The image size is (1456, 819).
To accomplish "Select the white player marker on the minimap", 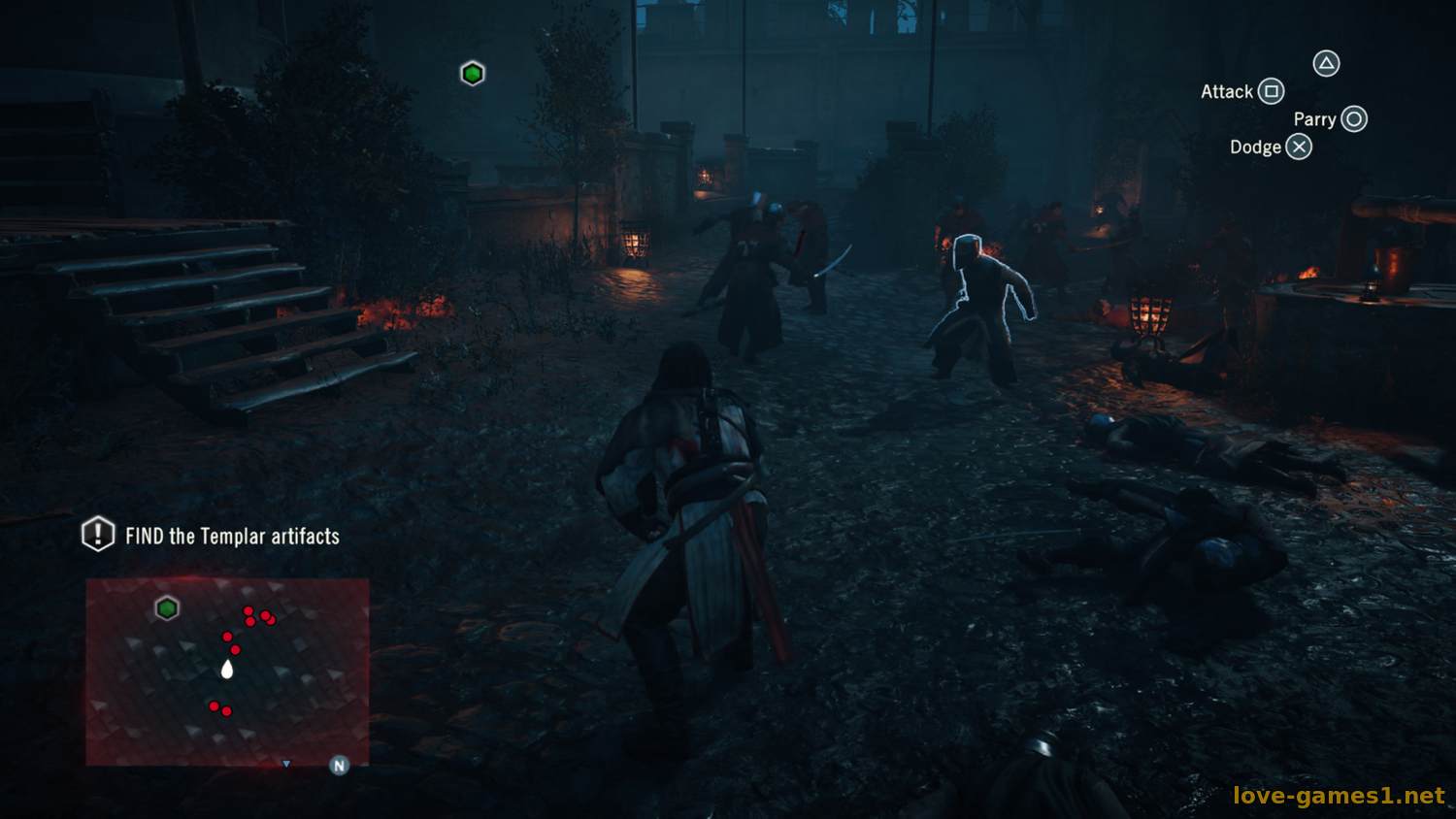I will [227, 669].
